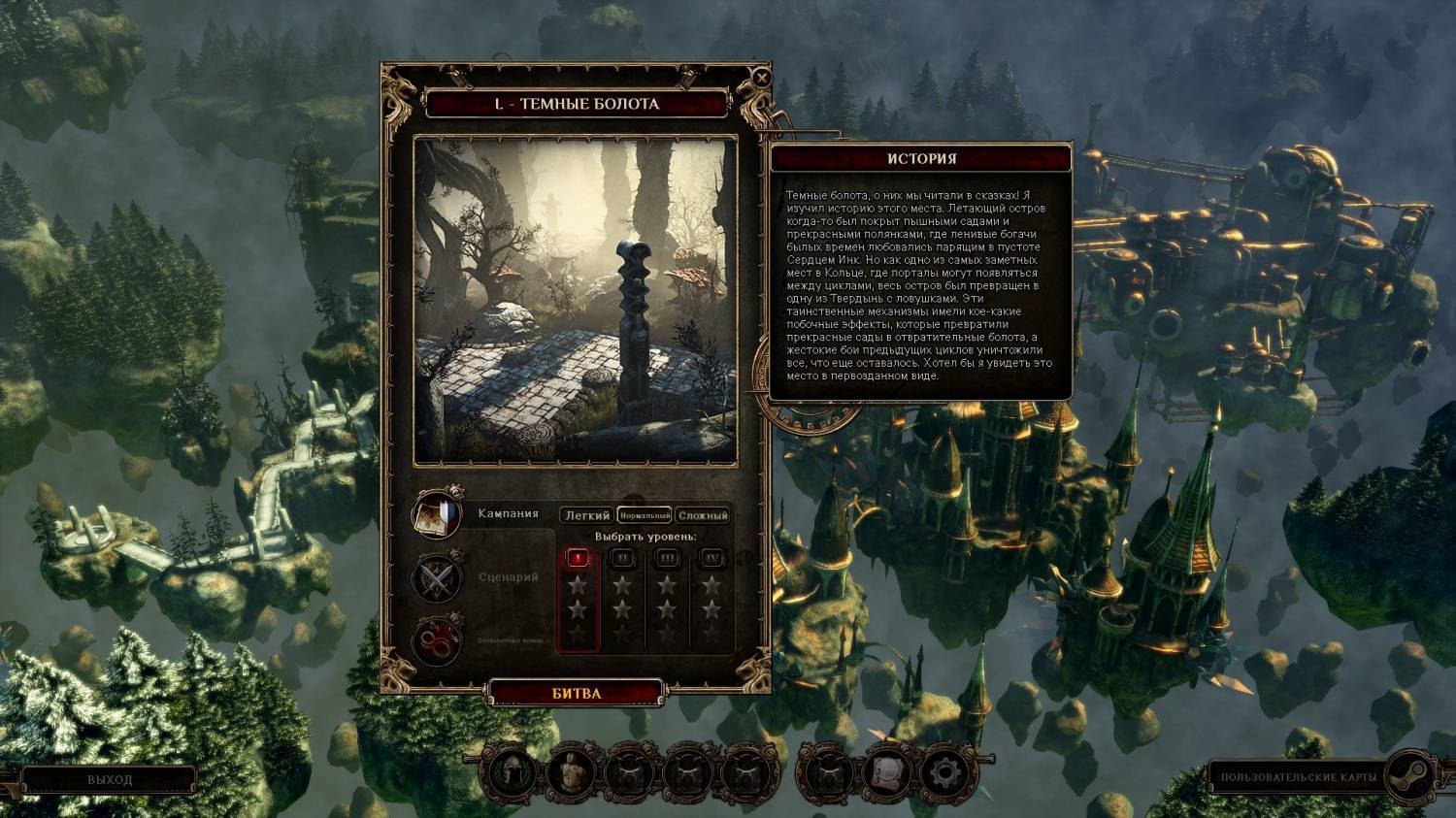Select the Нормальный difficulty
The image size is (1456, 818).
pos(645,515)
